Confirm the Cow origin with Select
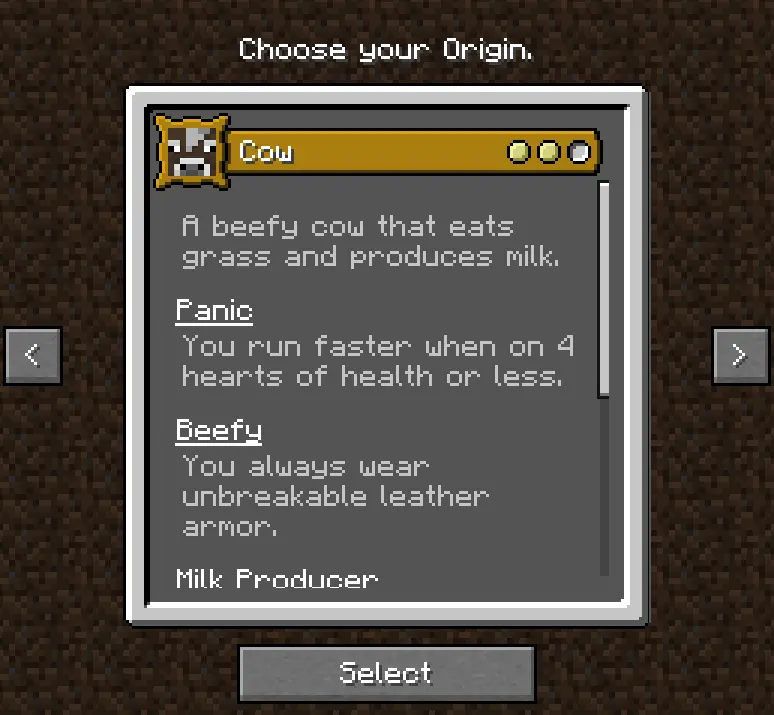The height and width of the screenshot is (715, 774). [386, 673]
